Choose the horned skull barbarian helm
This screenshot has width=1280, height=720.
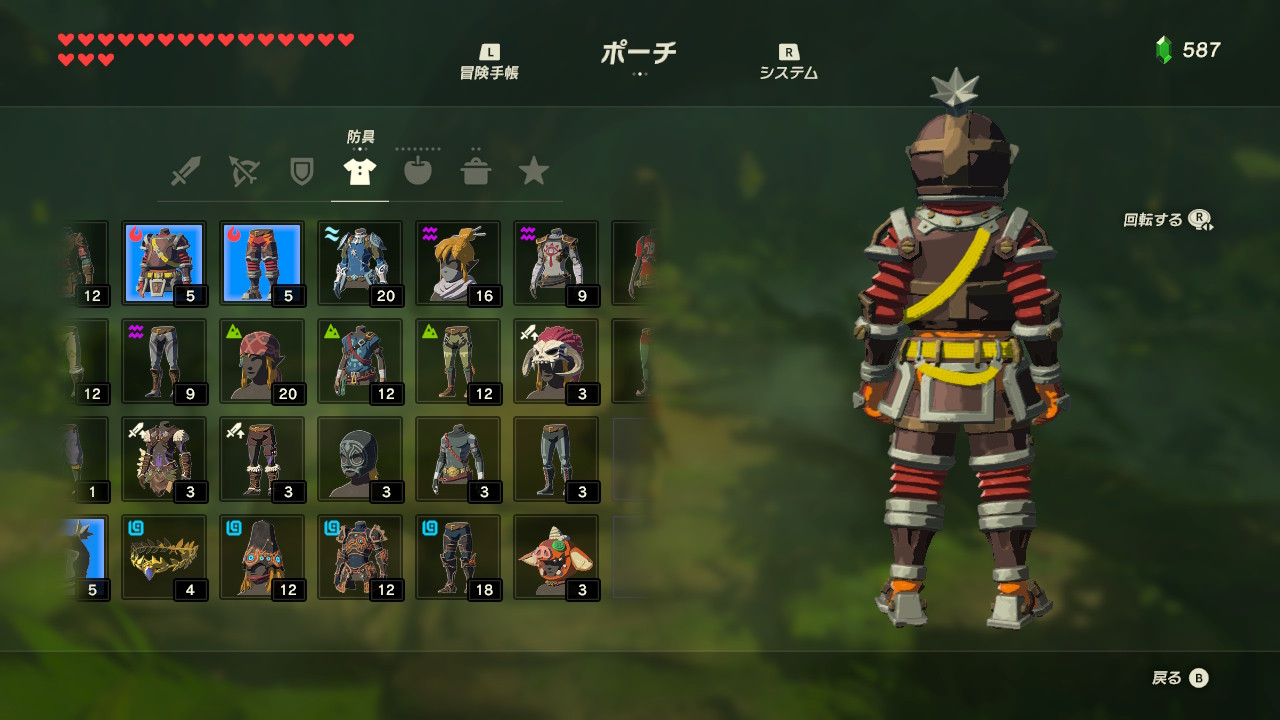(556, 361)
